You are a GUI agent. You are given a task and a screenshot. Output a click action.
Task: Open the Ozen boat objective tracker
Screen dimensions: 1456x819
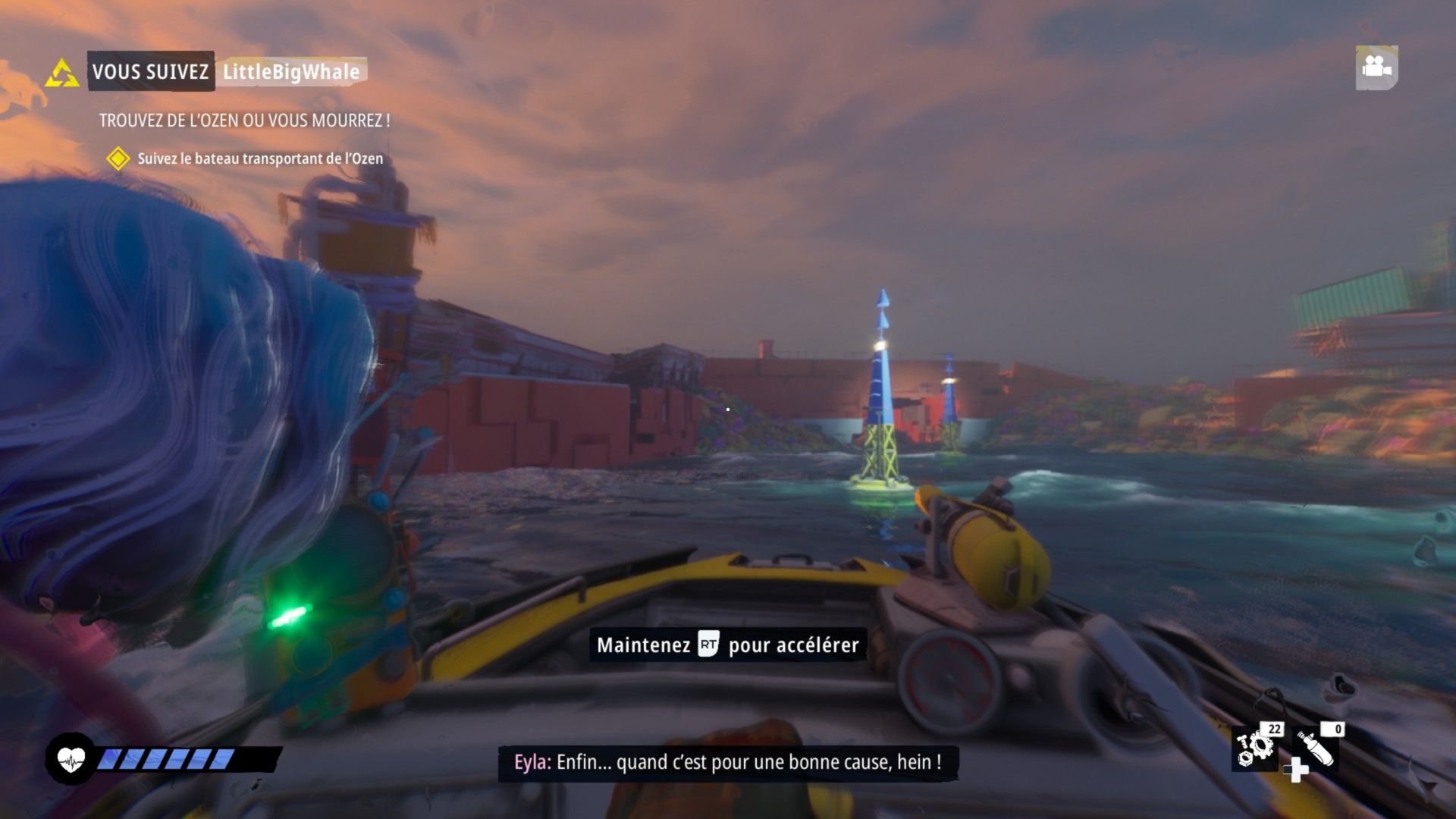[259, 158]
